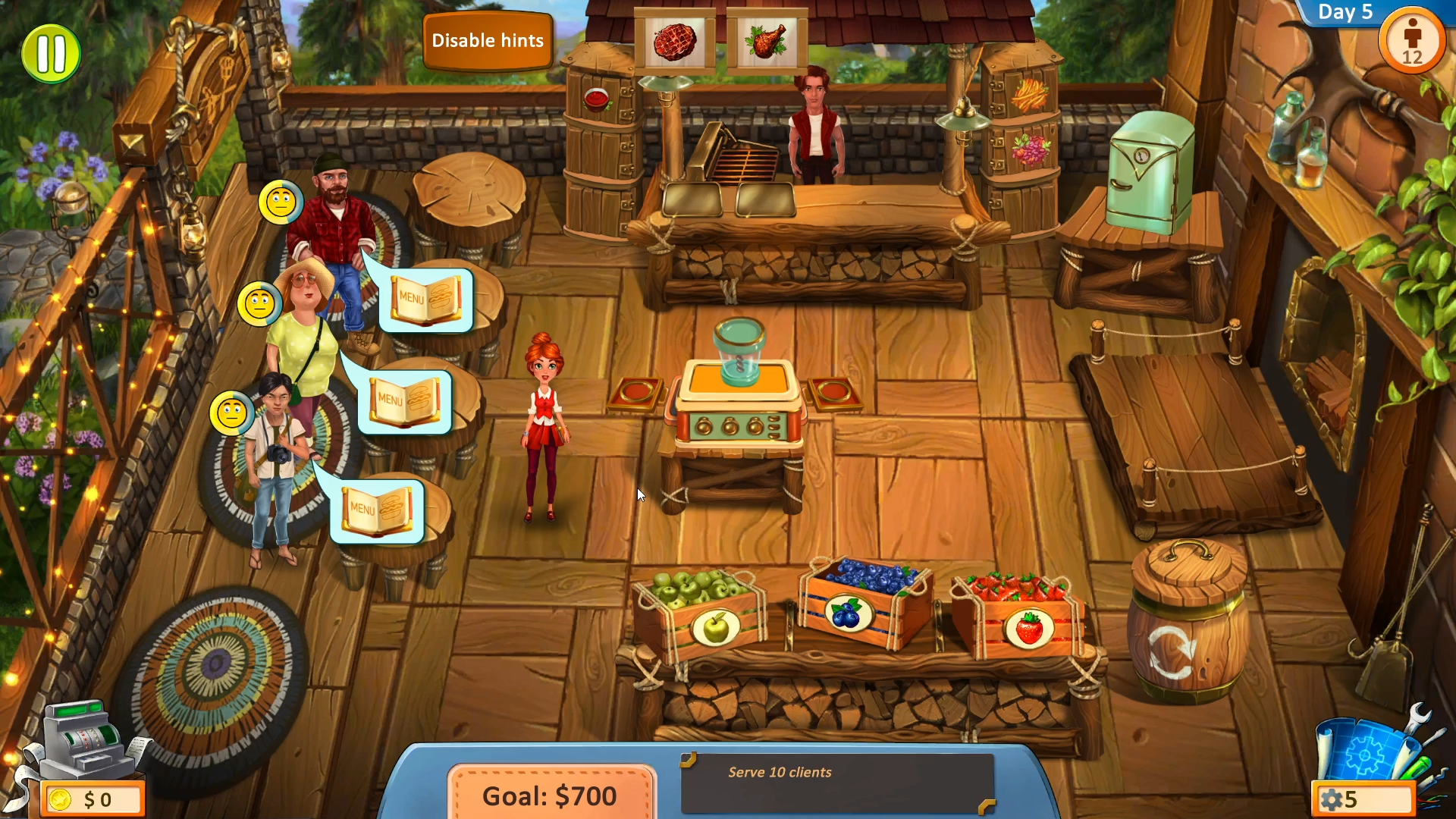Click the blender on the cooking station
Screen dimensions: 1456x819
(739, 353)
